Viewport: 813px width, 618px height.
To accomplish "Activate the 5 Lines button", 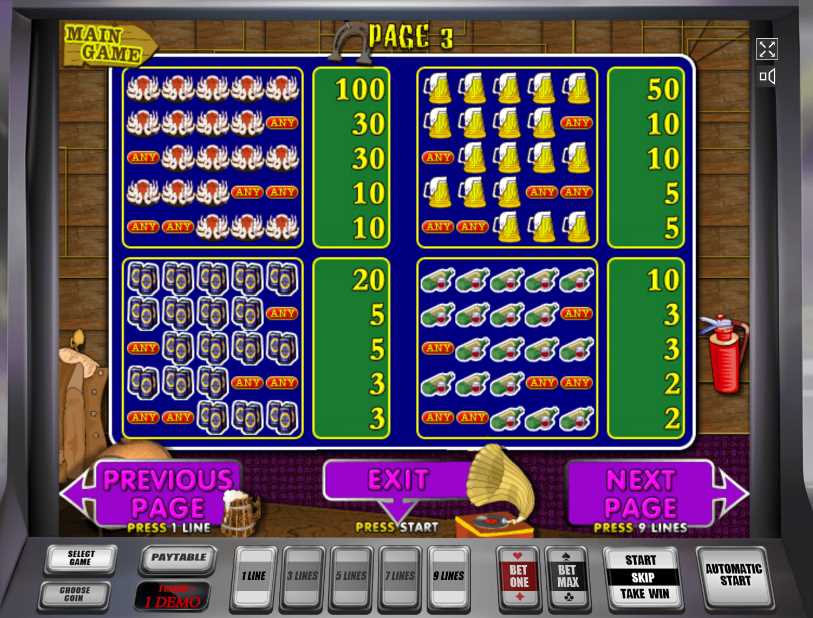I will [x=351, y=577].
